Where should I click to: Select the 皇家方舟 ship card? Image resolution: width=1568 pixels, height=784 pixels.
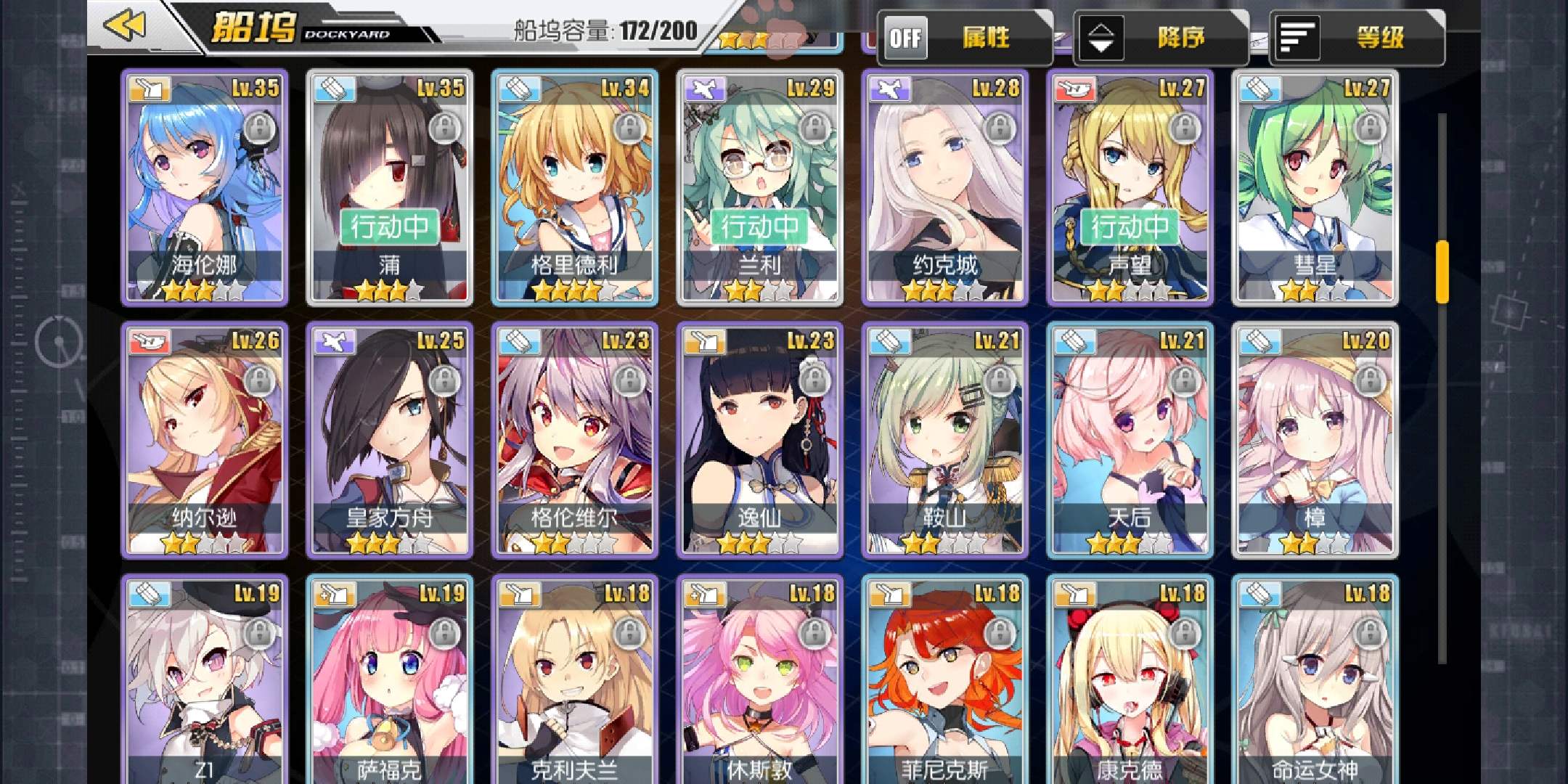(x=390, y=440)
